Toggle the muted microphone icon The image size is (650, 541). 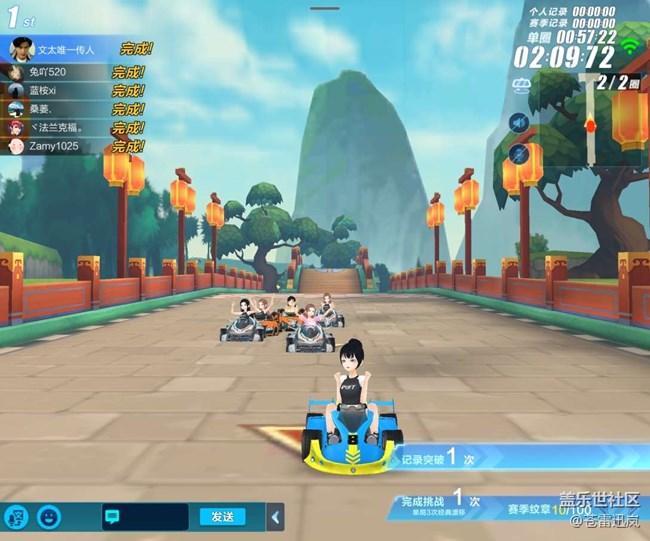click(518, 153)
